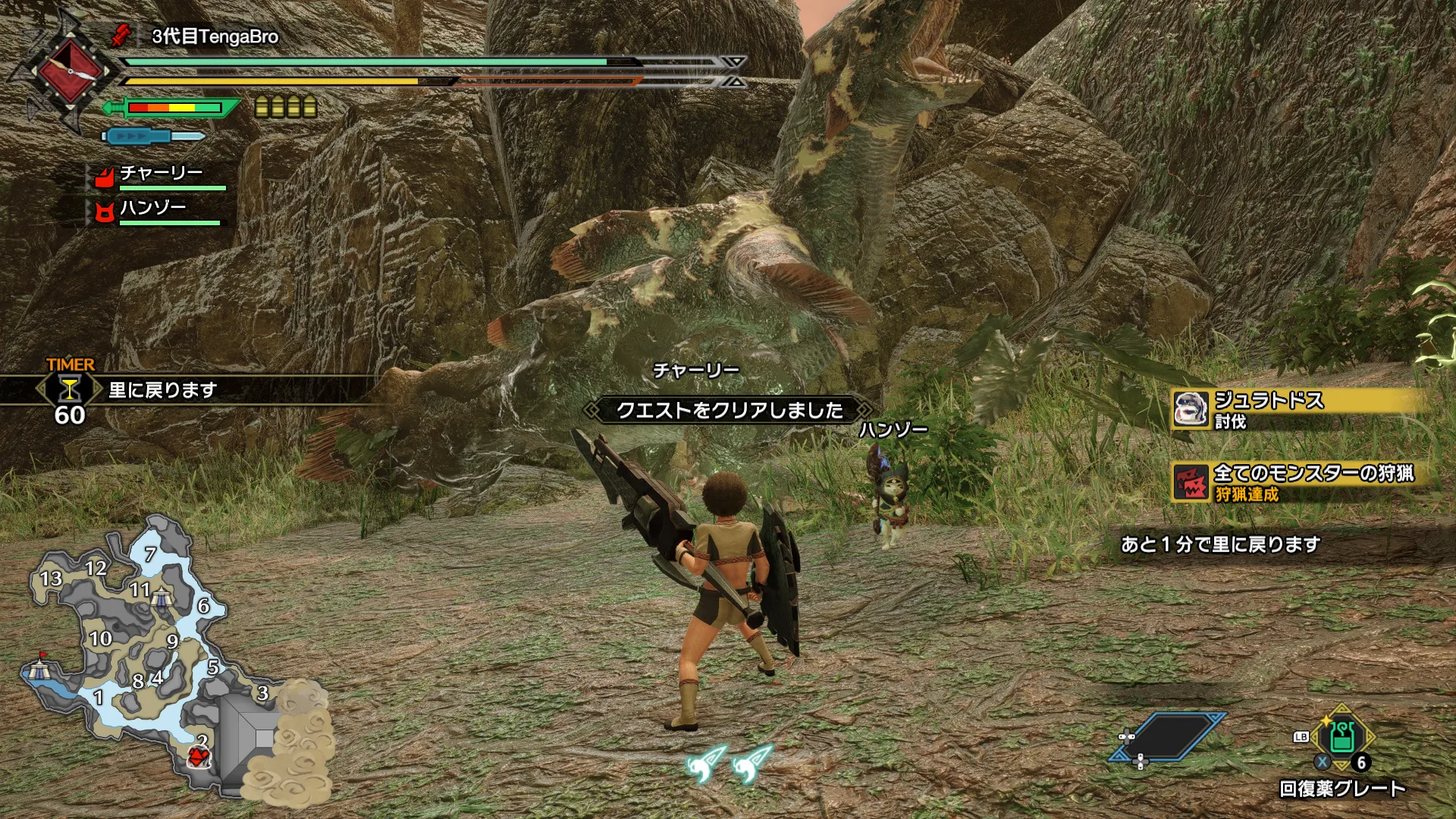This screenshot has height=819, width=1456.
Task: Select the 回復薬グレート item slot
Action: [1341, 739]
